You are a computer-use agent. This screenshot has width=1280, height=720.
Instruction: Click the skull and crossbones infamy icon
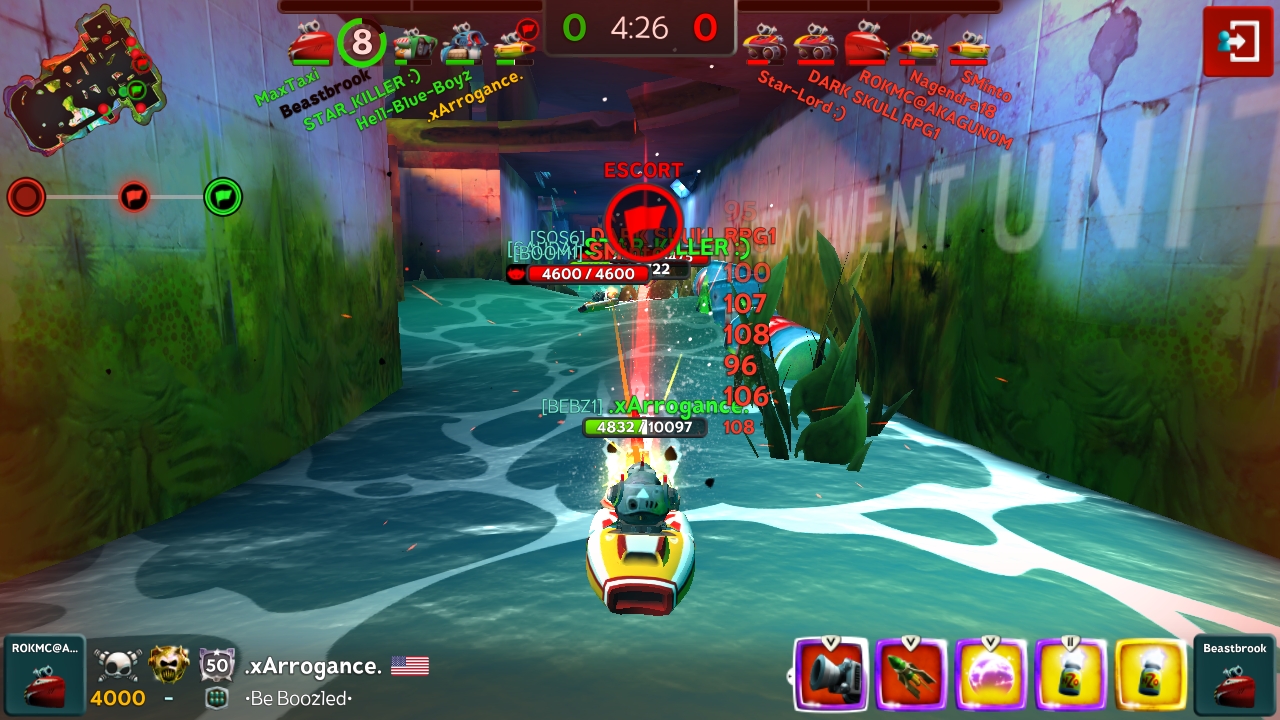pyautogui.click(x=115, y=665)
